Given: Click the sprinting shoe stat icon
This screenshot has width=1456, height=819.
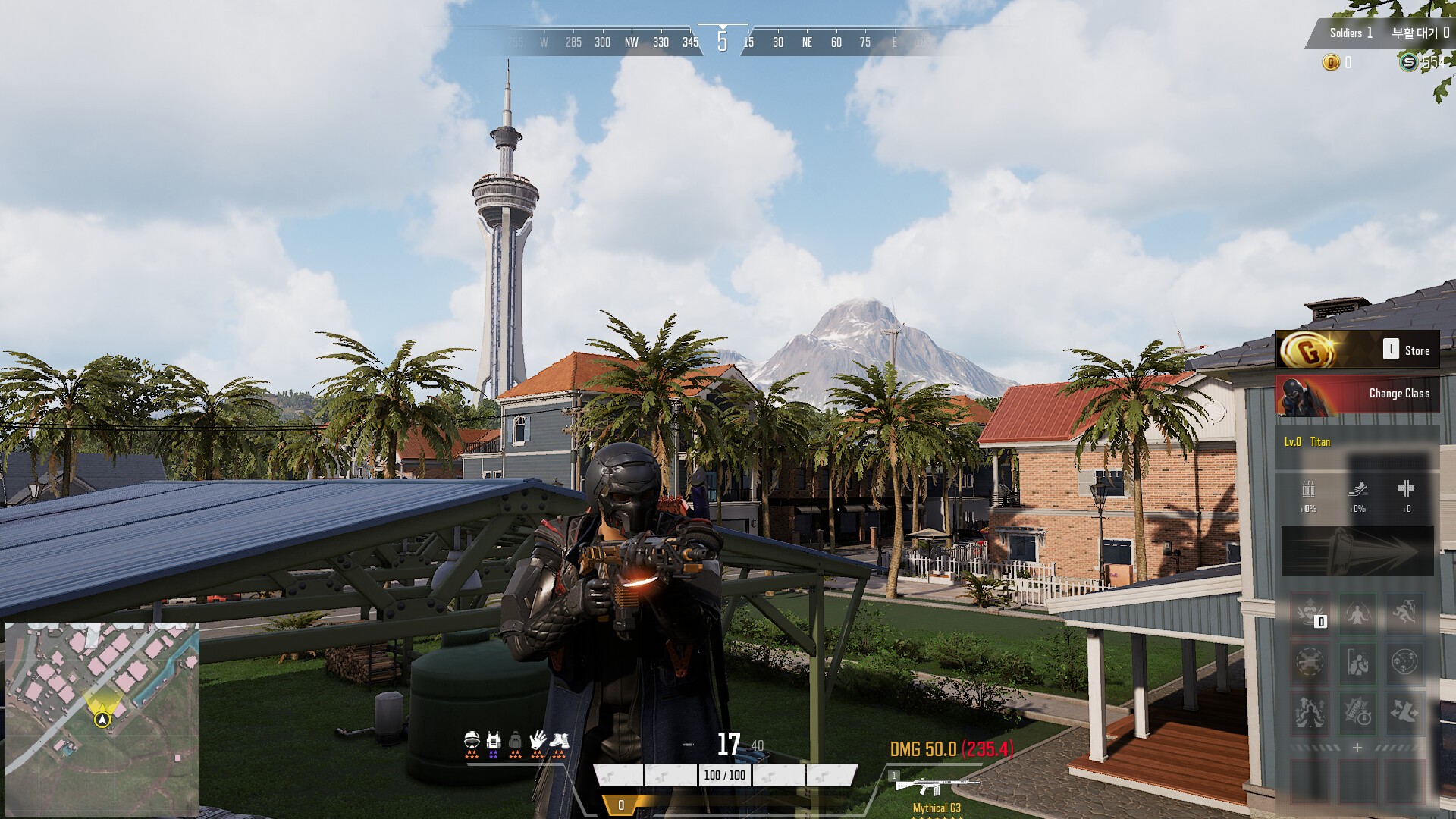Looking at the screenshot, I should click(x=1357, y=490).
